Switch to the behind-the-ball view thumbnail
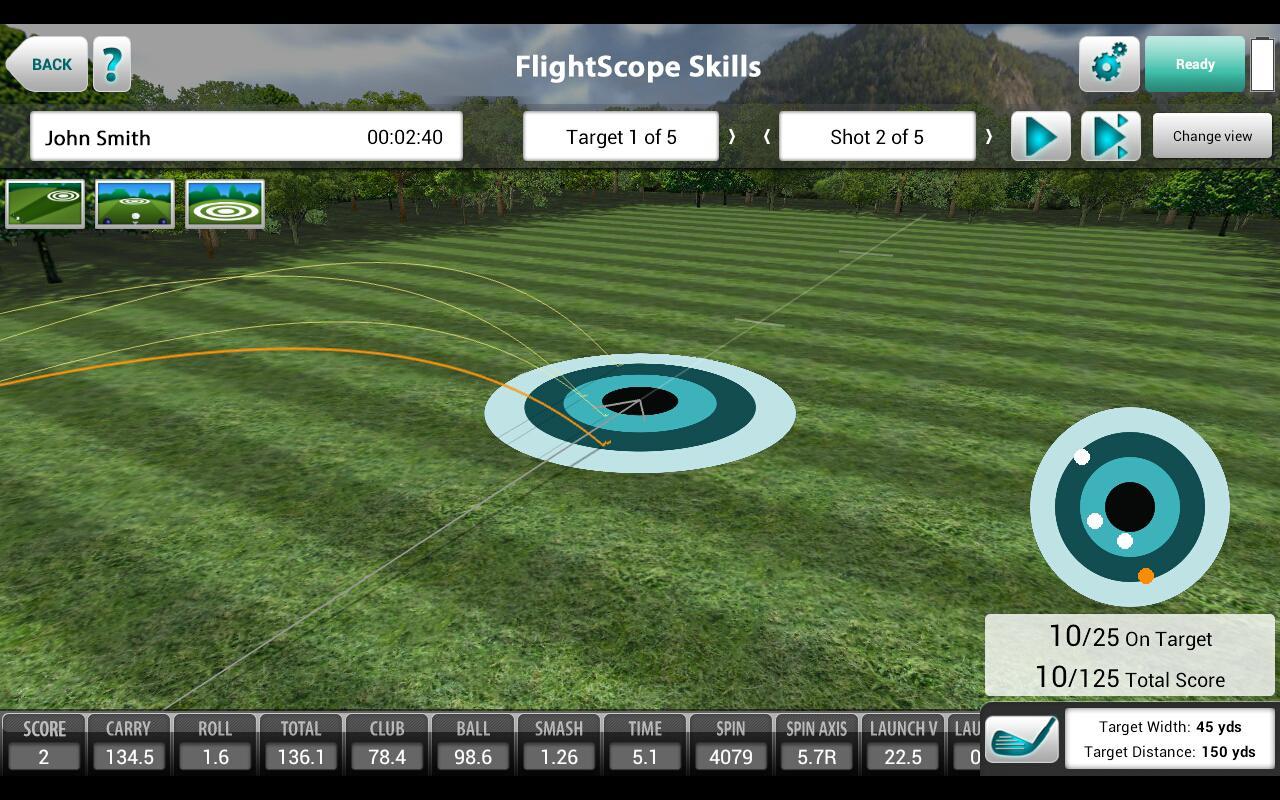The width and height of the screenshot is (1280, 800). click(x=135, y=203)
